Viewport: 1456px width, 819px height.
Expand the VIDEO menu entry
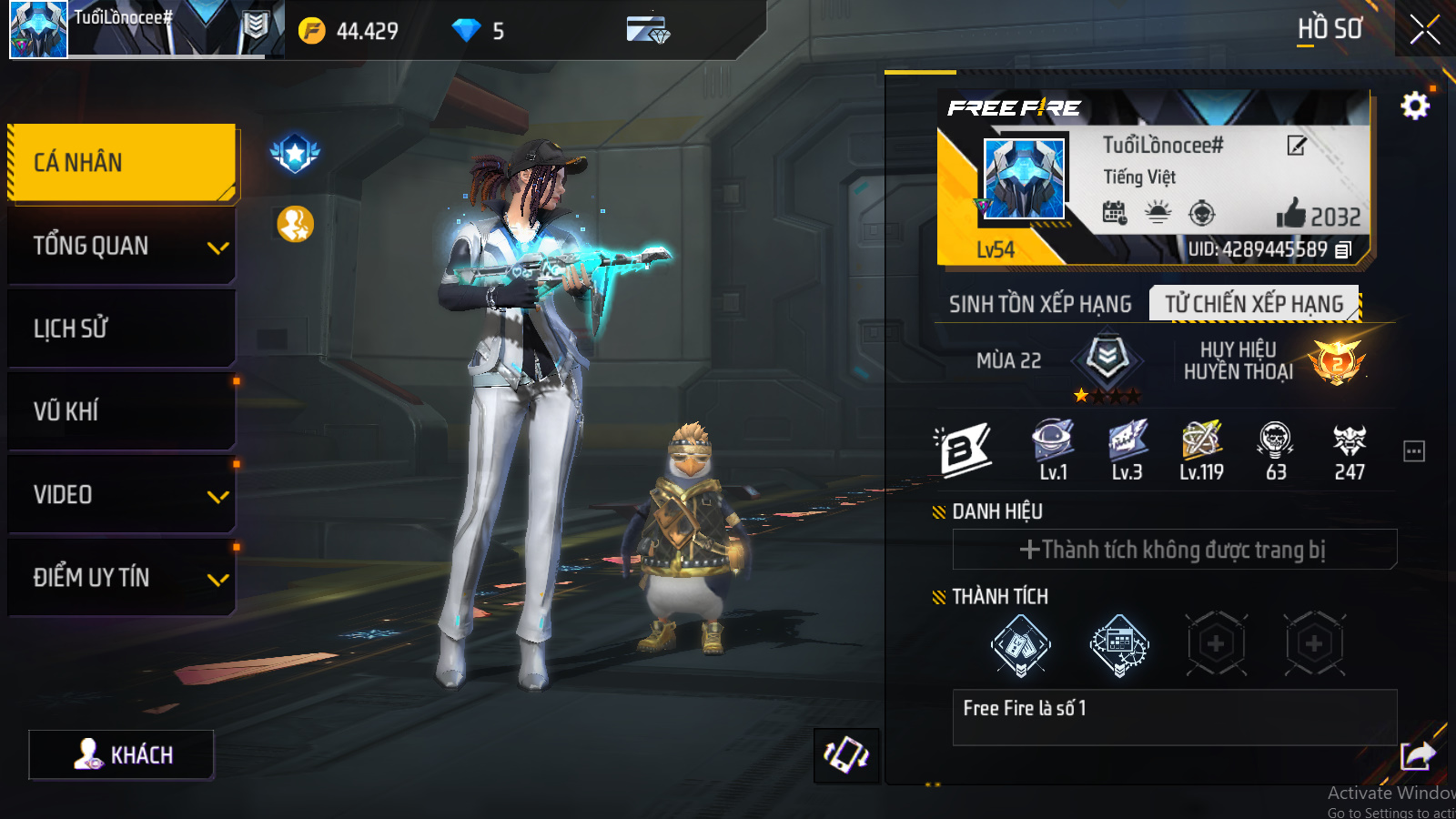[x=122, y=495]
